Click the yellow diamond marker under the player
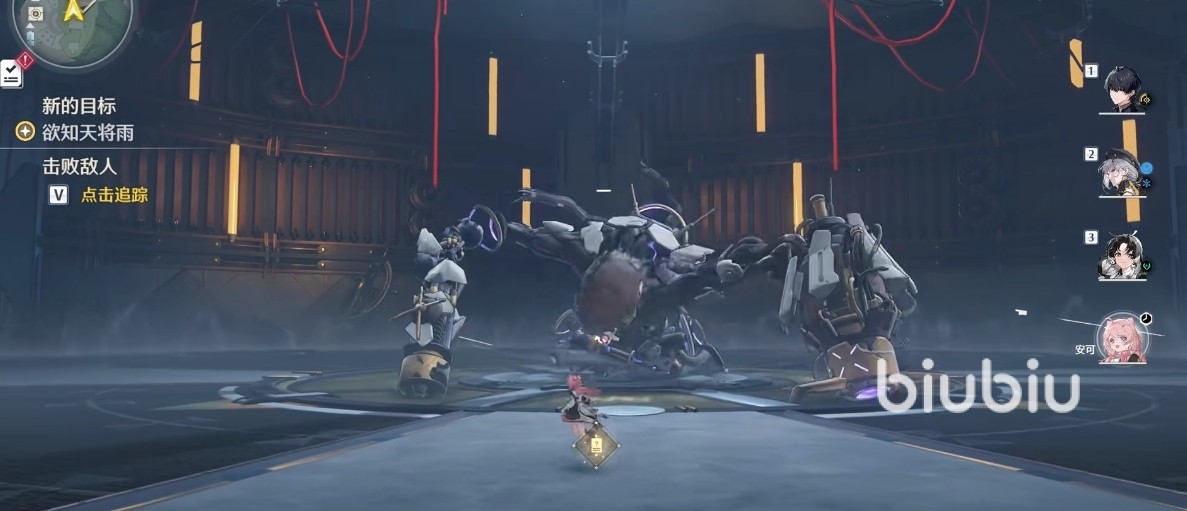1187x511 pixels. (x=597, y=446)
